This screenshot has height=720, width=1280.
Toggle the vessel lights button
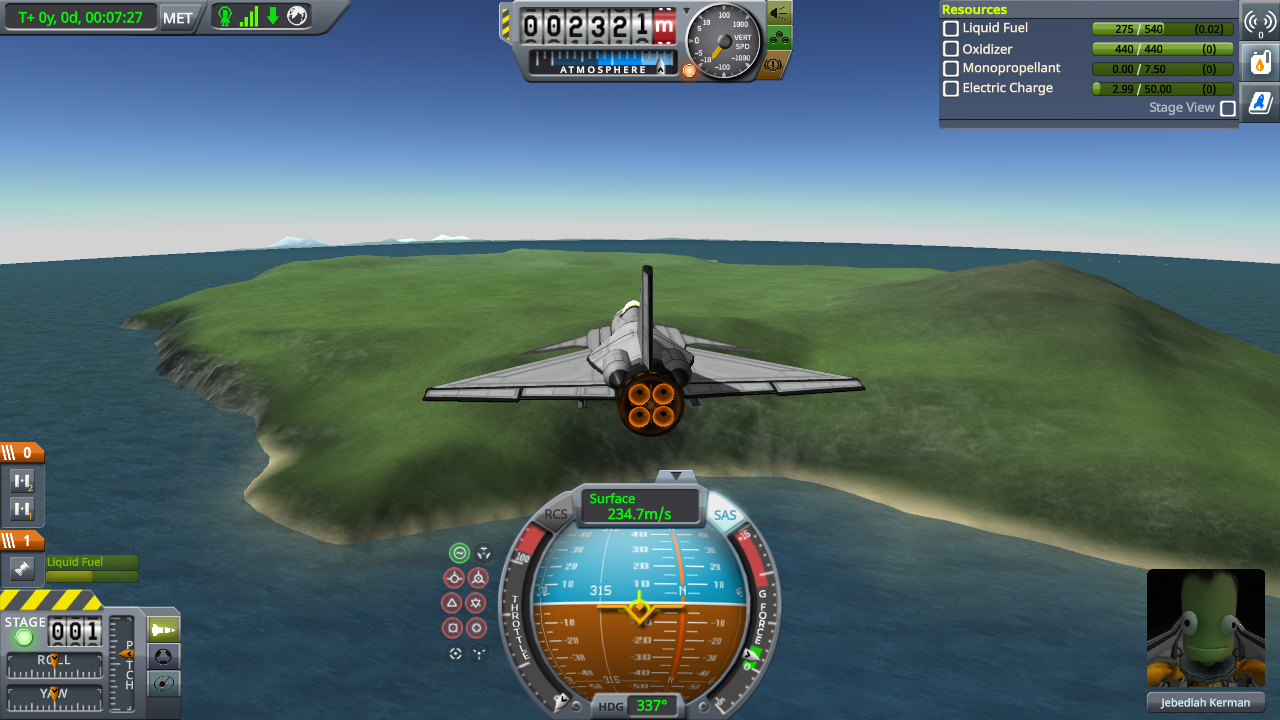[779, 13]
